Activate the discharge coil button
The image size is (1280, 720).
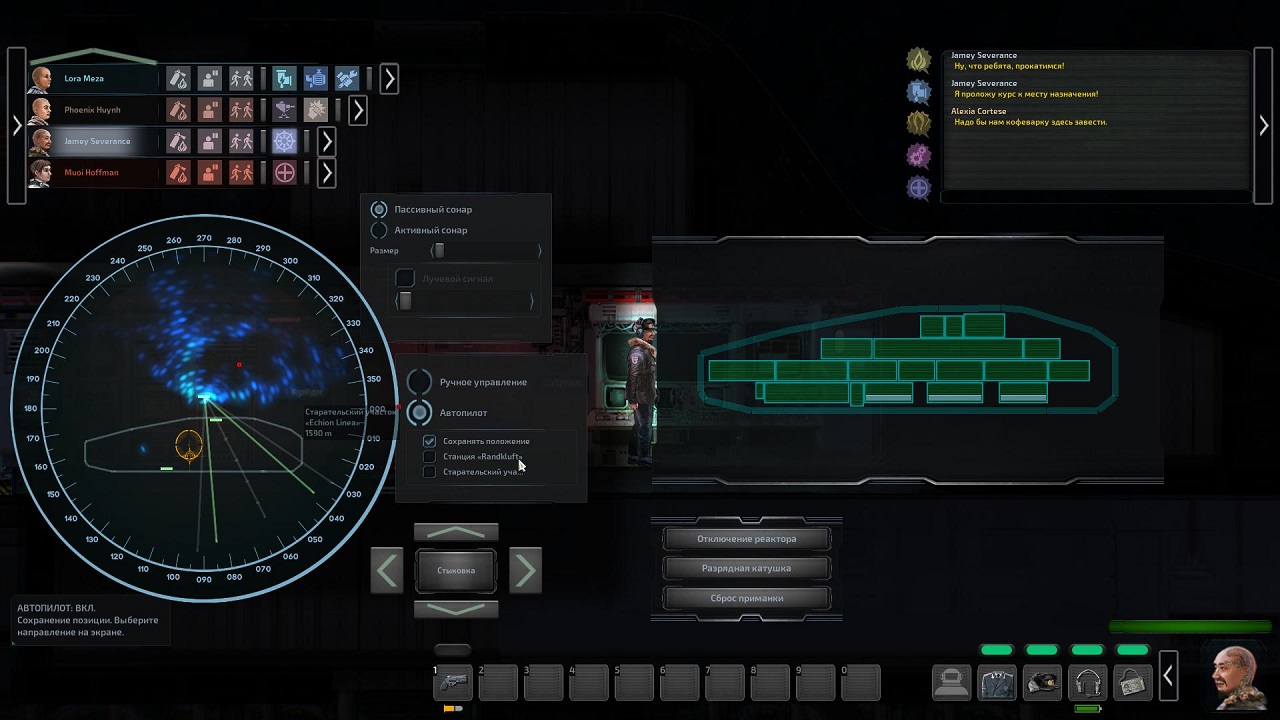pos(746,568)
